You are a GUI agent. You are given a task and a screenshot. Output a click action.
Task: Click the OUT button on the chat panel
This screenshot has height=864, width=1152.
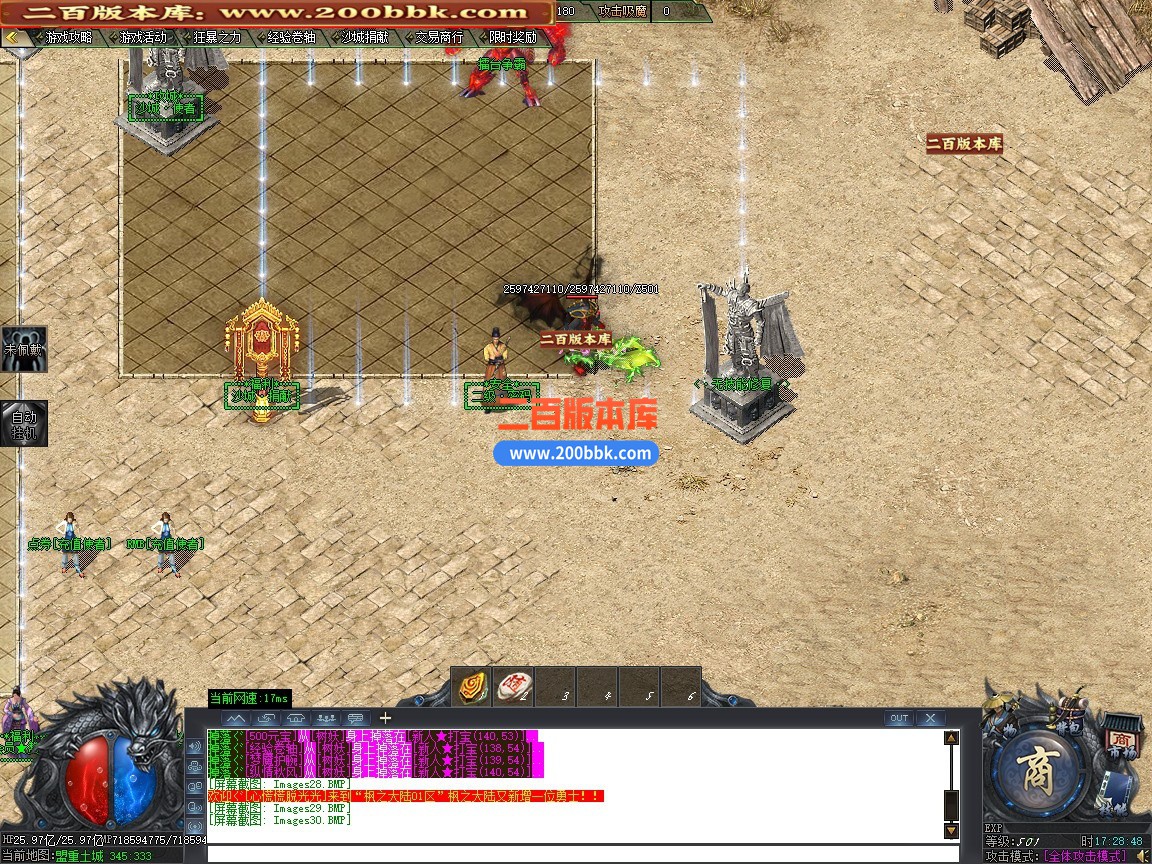[x=899, y=718]
